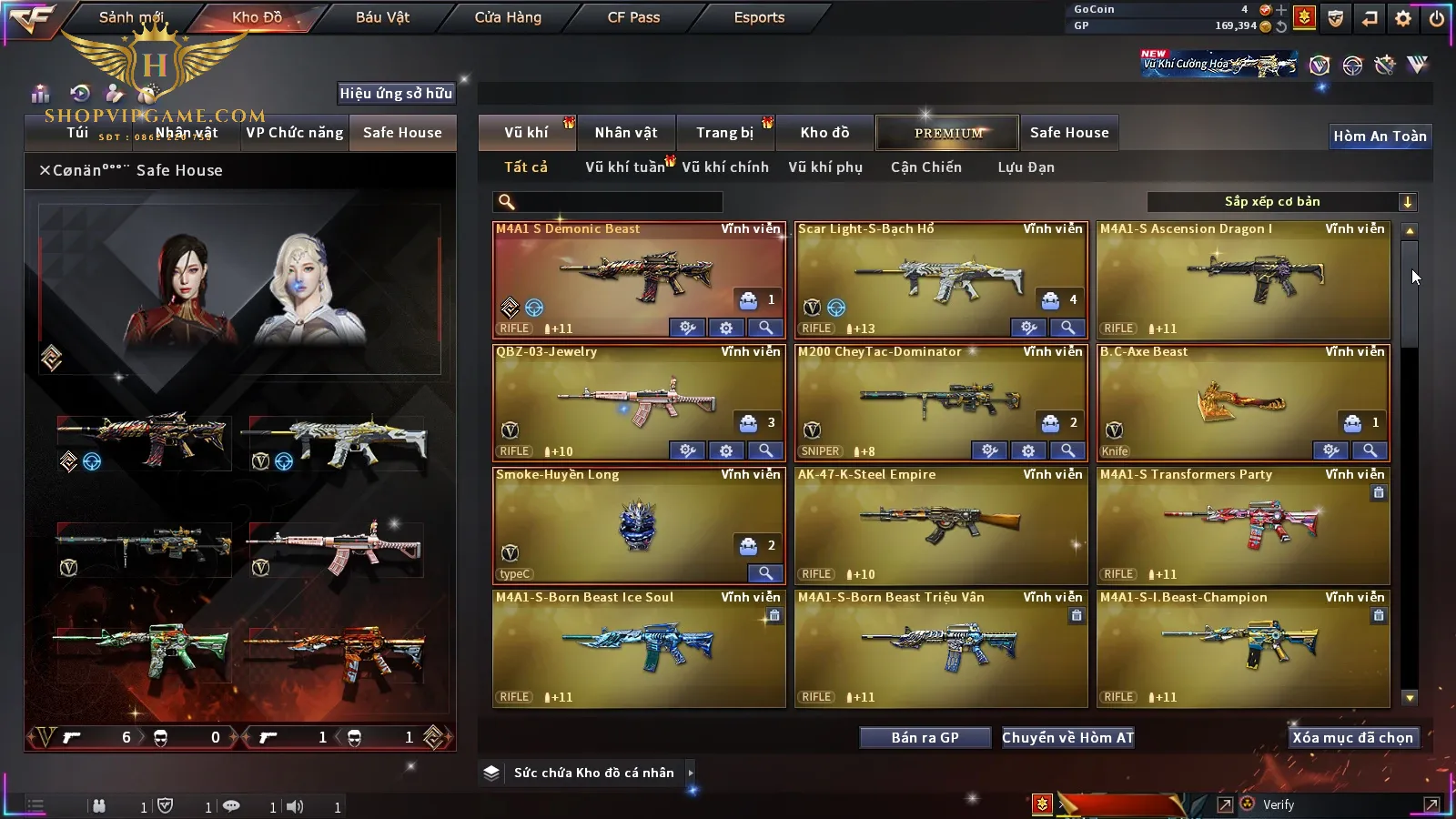Open the Esports menu

click(759, 17)
